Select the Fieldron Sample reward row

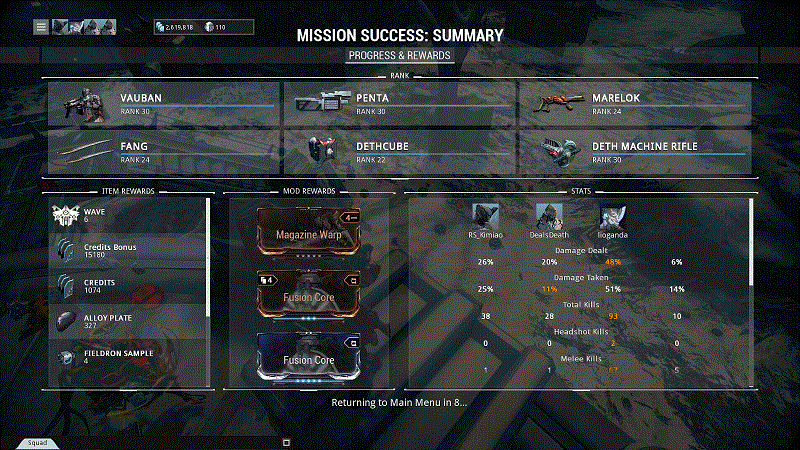129,355
